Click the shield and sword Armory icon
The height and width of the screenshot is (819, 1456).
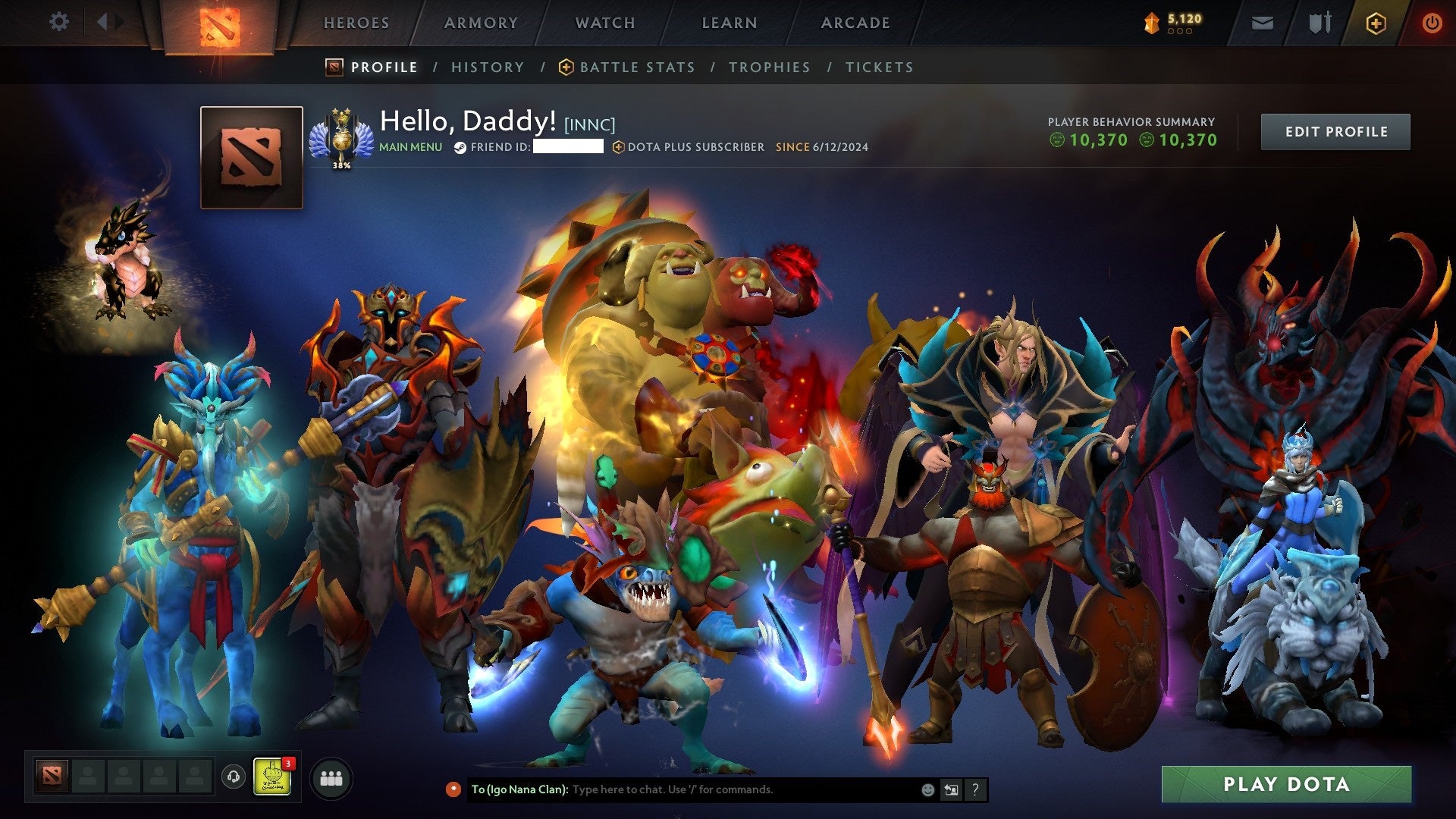coord(1319,22)
